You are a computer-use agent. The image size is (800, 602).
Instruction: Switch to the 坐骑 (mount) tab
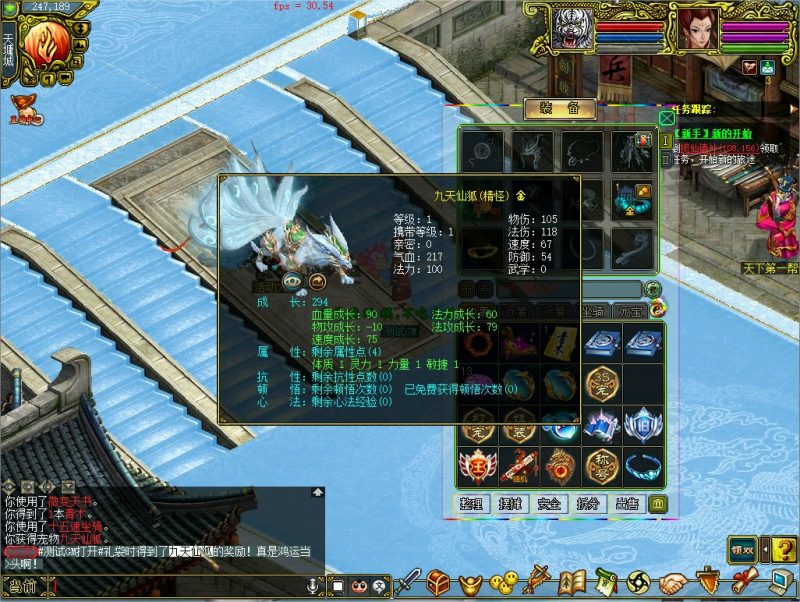point(593,310)
